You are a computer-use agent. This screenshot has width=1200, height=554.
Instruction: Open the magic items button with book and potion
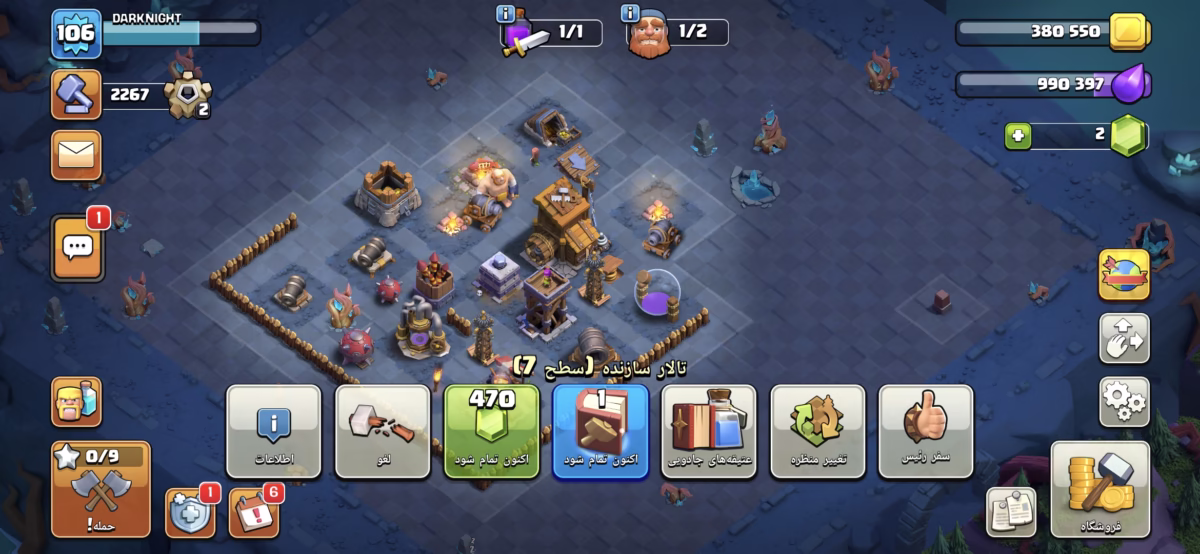click(x=709, y=431)
